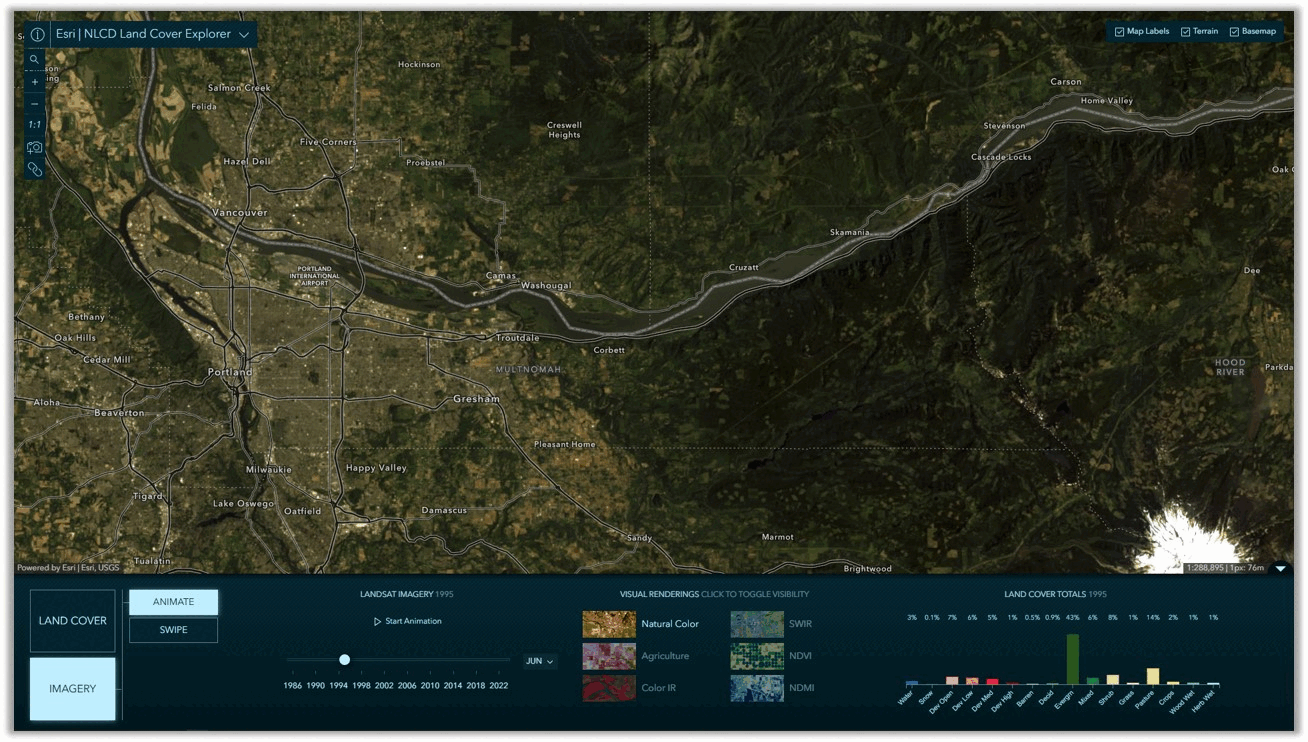Reset map to 1:1 scale

pyautogui.click(x=35, y=125)
